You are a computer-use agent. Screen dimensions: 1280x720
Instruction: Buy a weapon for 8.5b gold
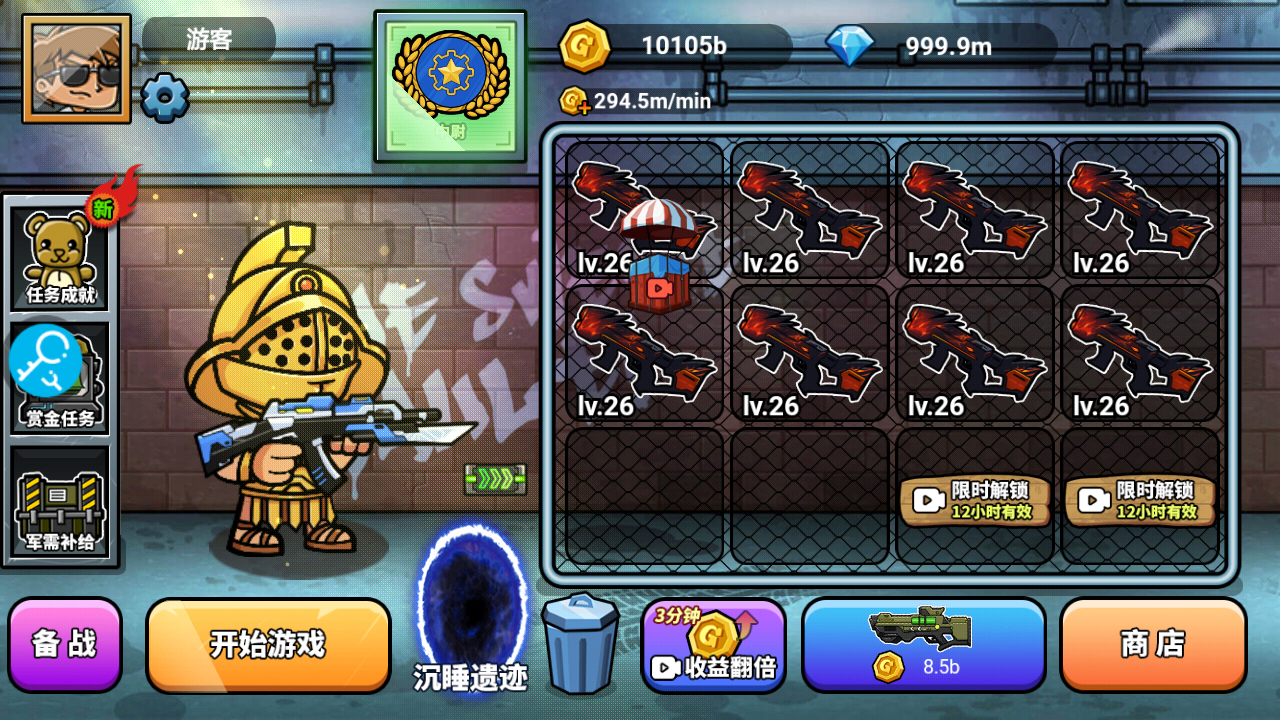[x=923, y=645]
